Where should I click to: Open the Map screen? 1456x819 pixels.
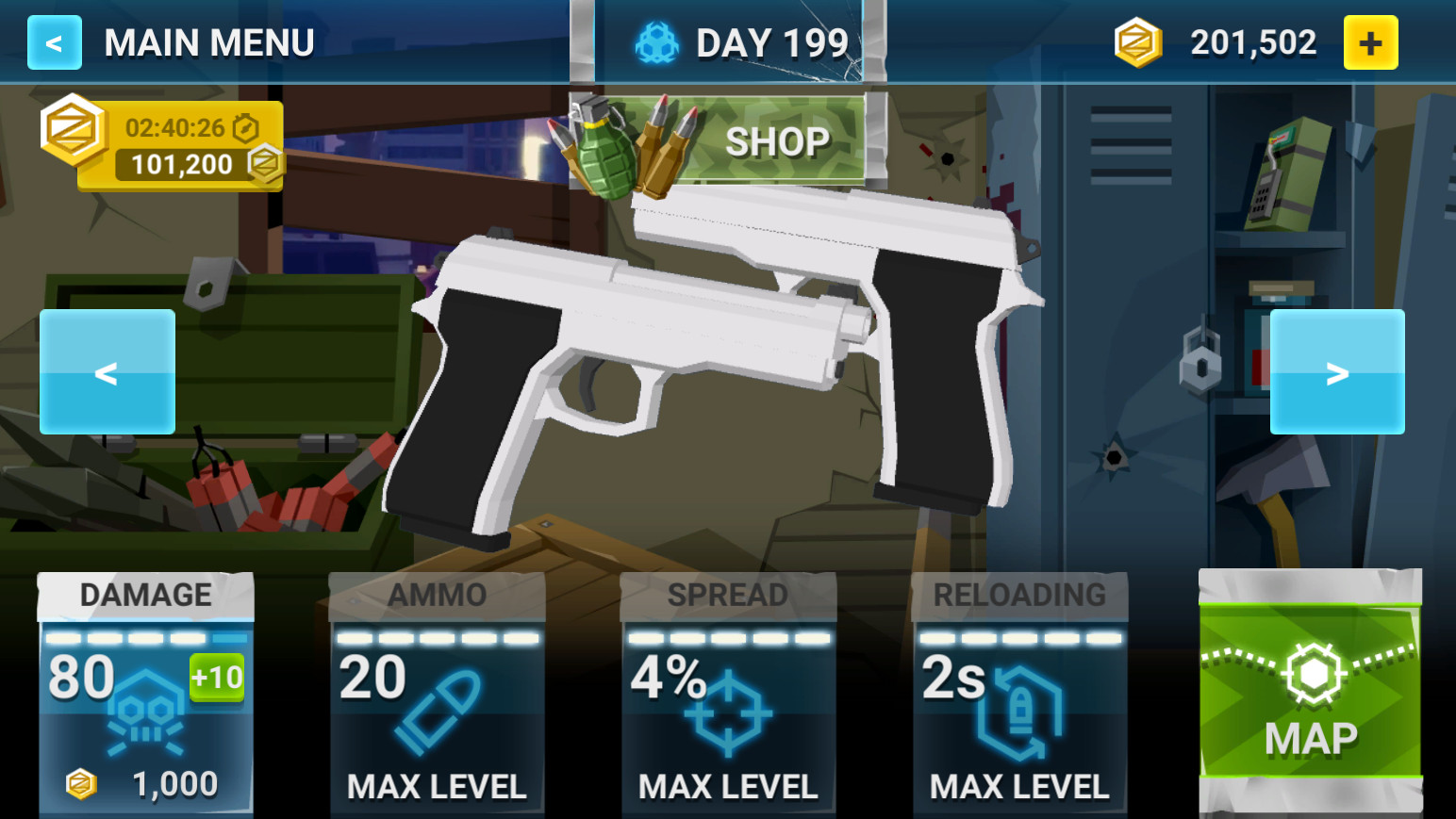click(x=1310, y=697)
